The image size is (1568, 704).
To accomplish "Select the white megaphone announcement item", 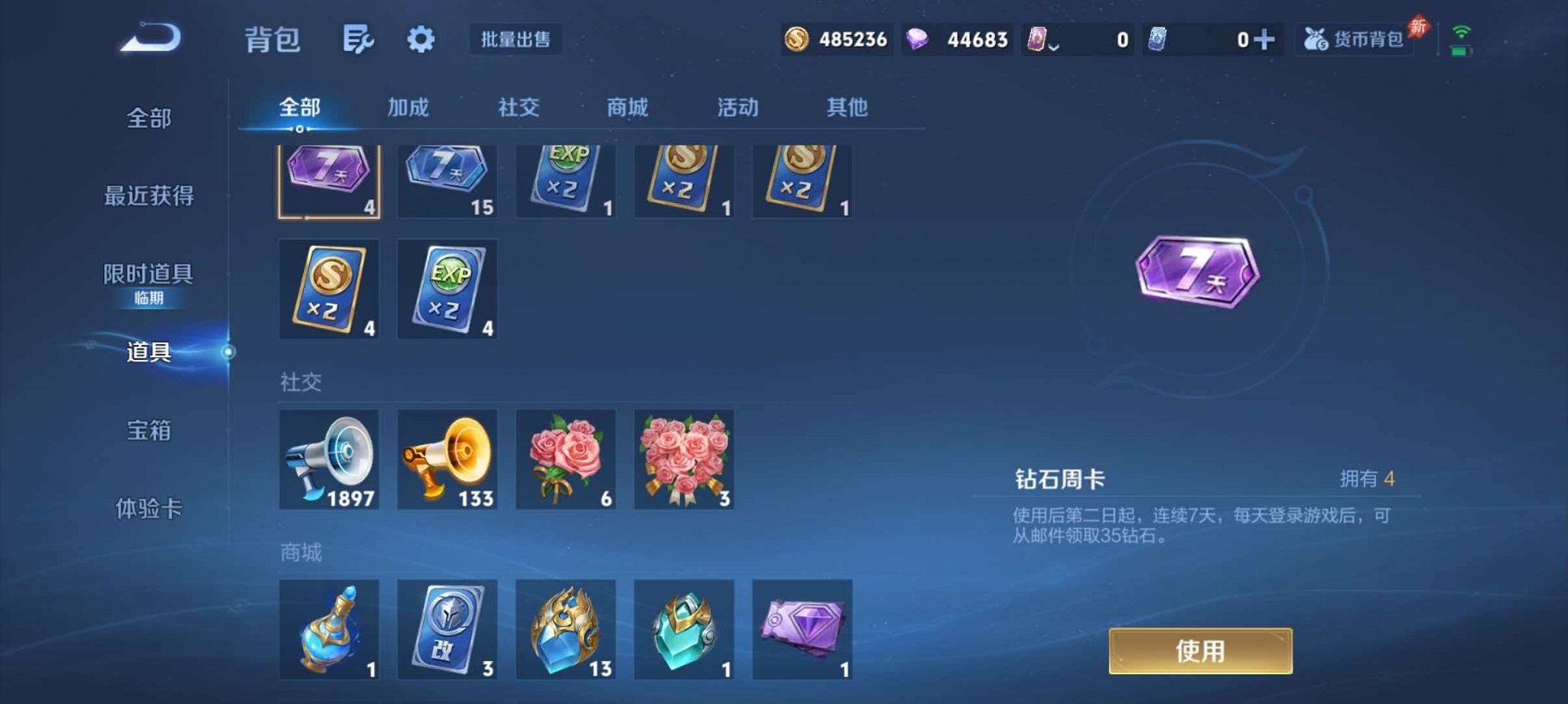I will (329, 459).
